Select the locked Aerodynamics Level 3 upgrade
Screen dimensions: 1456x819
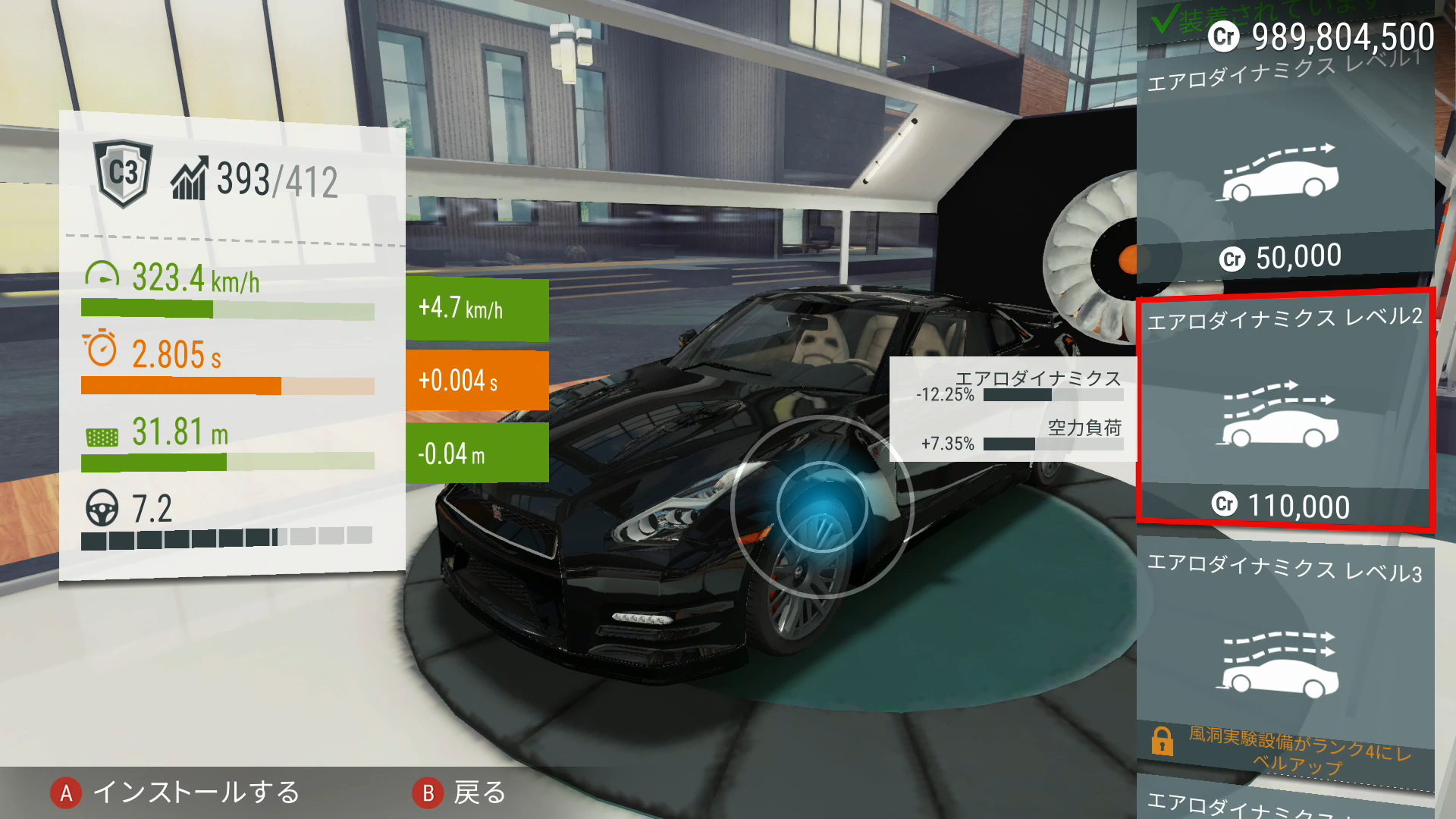tap(1285, 660)
